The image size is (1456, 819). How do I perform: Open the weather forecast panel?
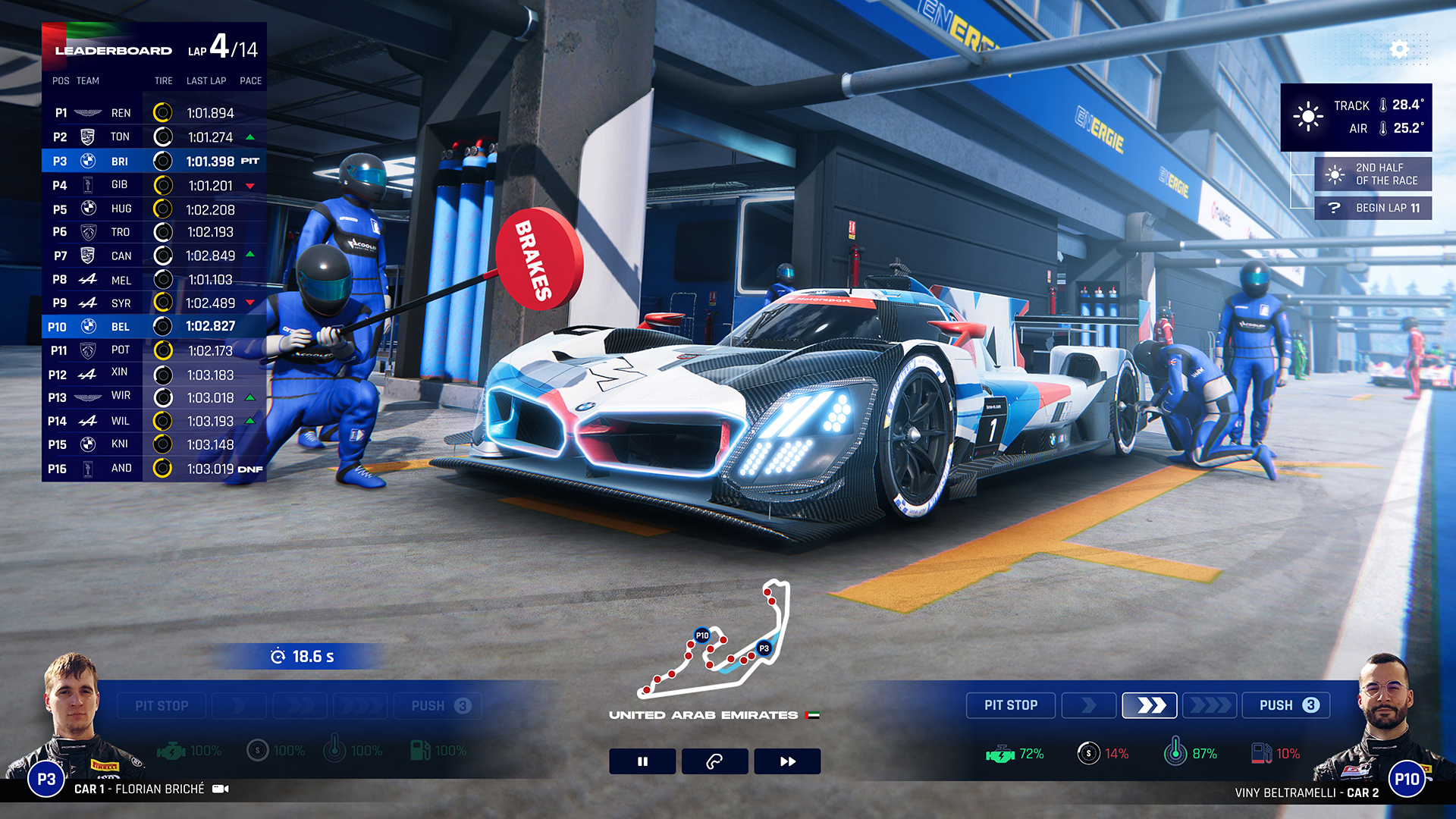[x=1356, y=117]
